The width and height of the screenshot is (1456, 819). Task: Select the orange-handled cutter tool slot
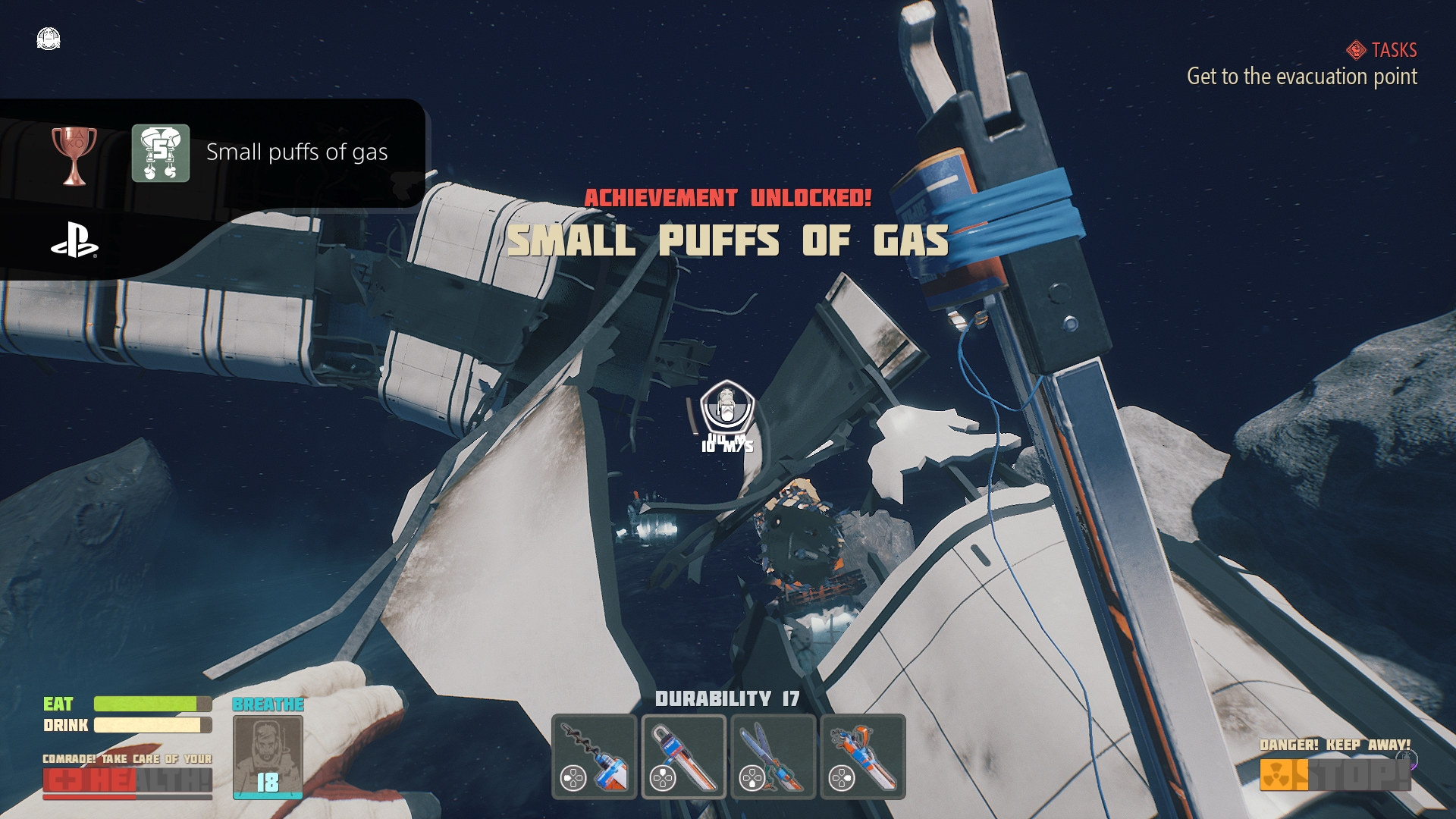862,756
